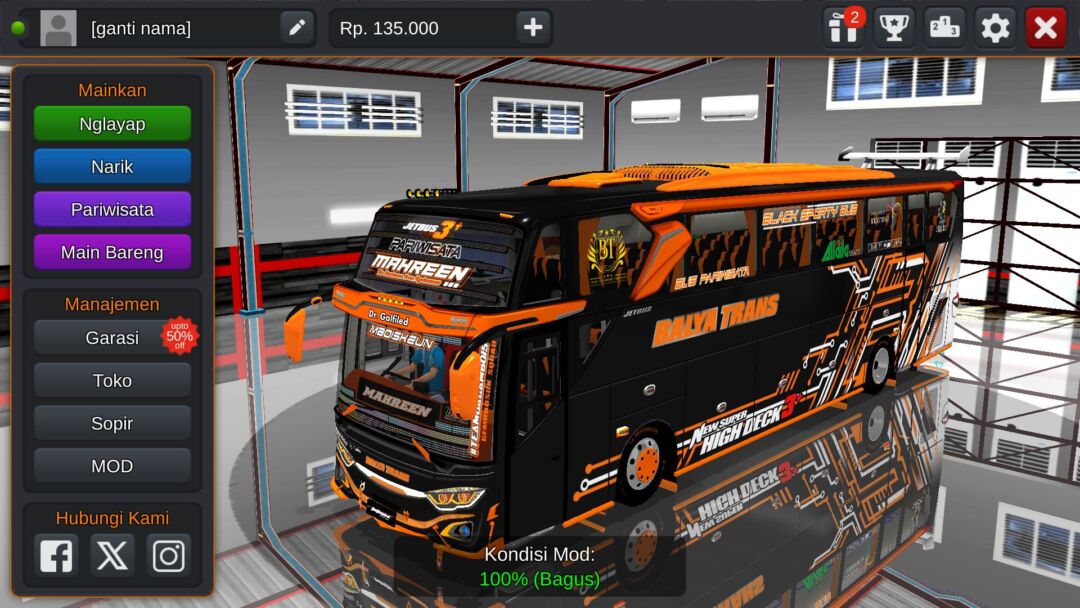
Task: Open Main Bareng multiplayer
Action: [112, 252]
